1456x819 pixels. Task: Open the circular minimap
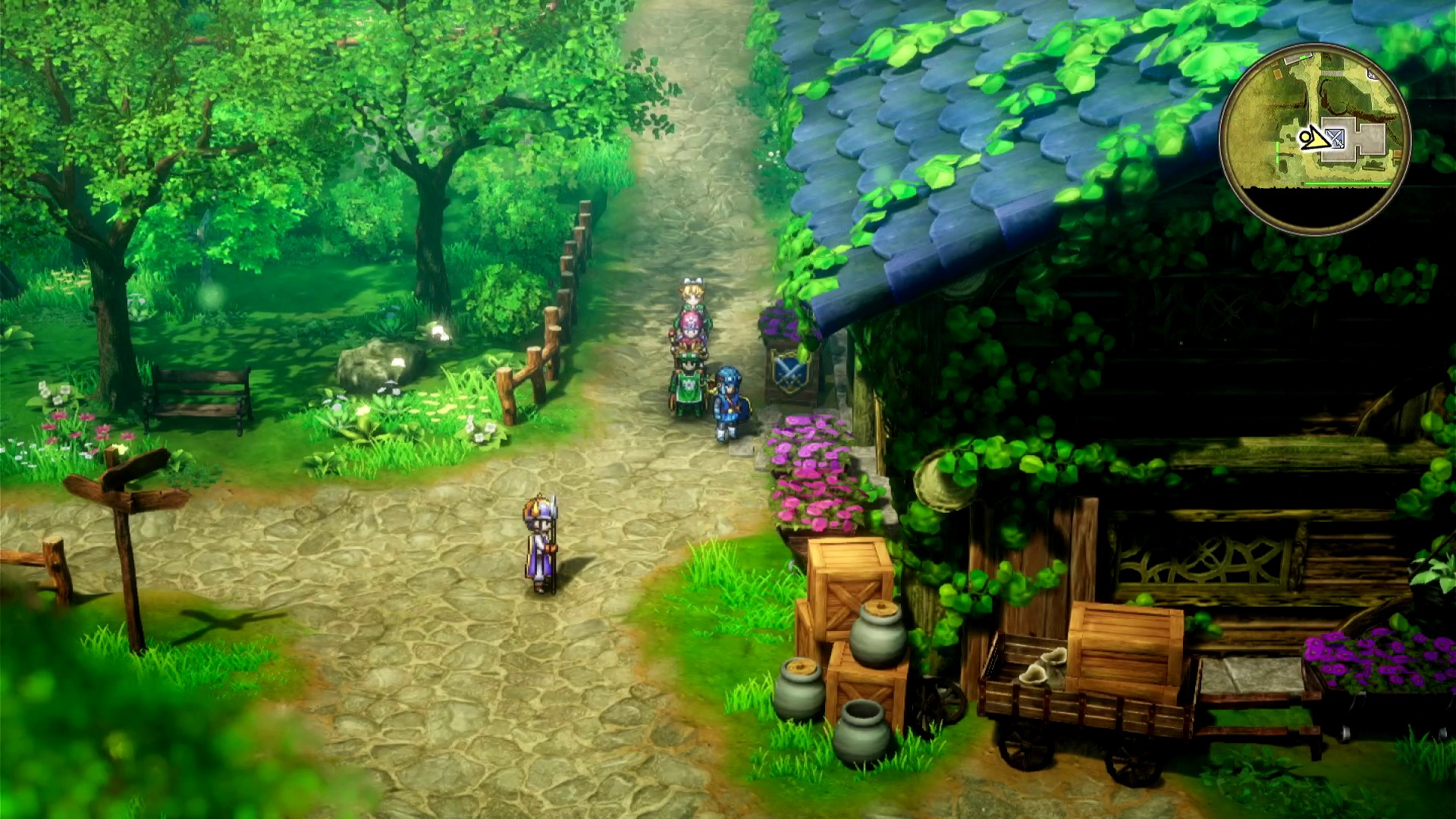point(1314,139)
